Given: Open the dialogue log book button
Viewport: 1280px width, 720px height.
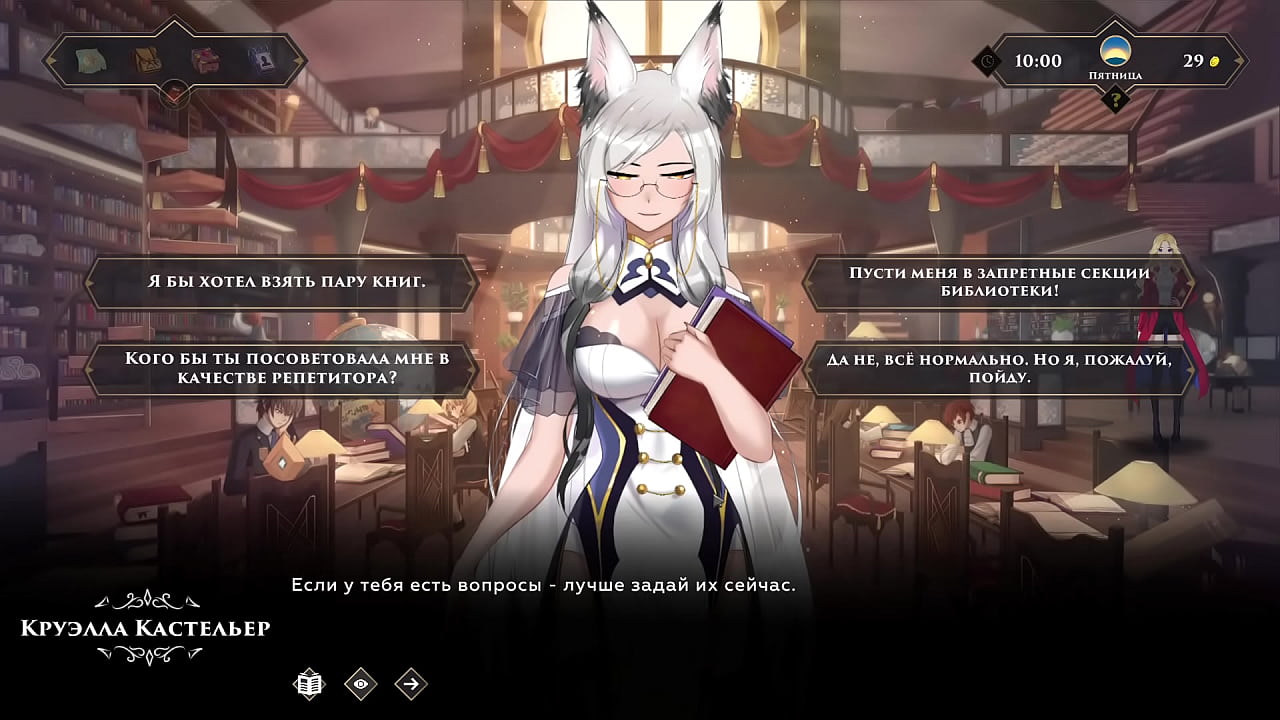Looking at the screenshot, I should (310, 684).
